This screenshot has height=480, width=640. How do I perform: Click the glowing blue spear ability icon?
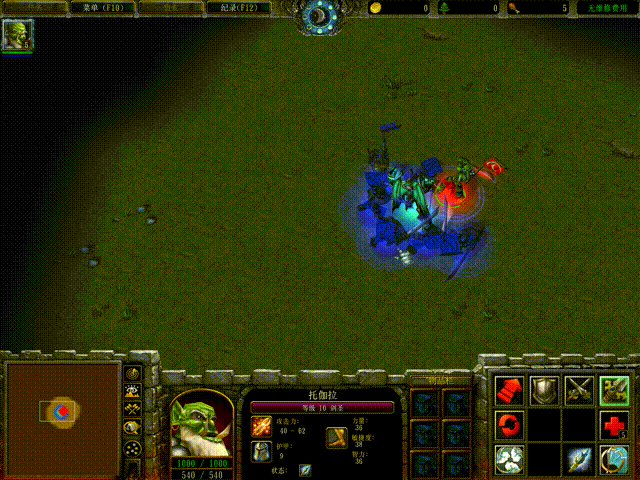click(x=579, y=459)
